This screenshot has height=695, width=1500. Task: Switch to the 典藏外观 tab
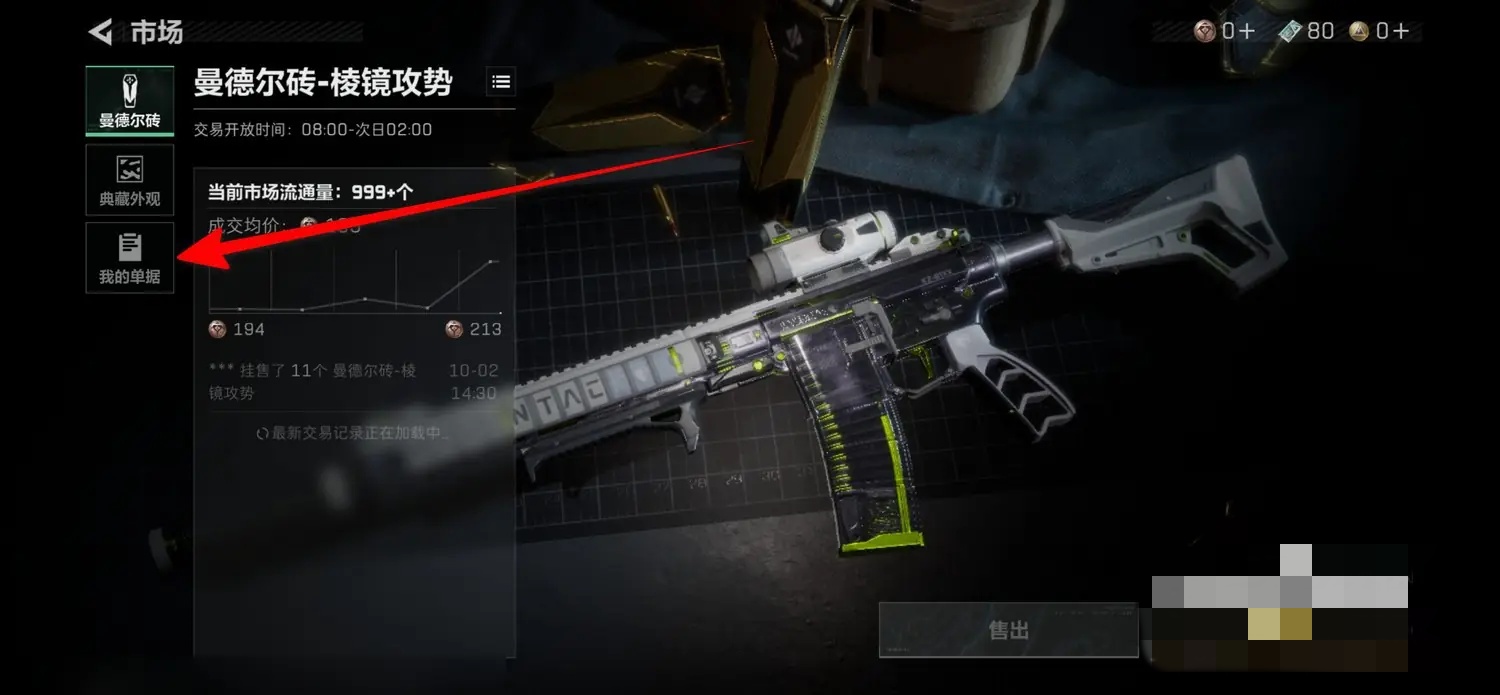coord(129,180)
